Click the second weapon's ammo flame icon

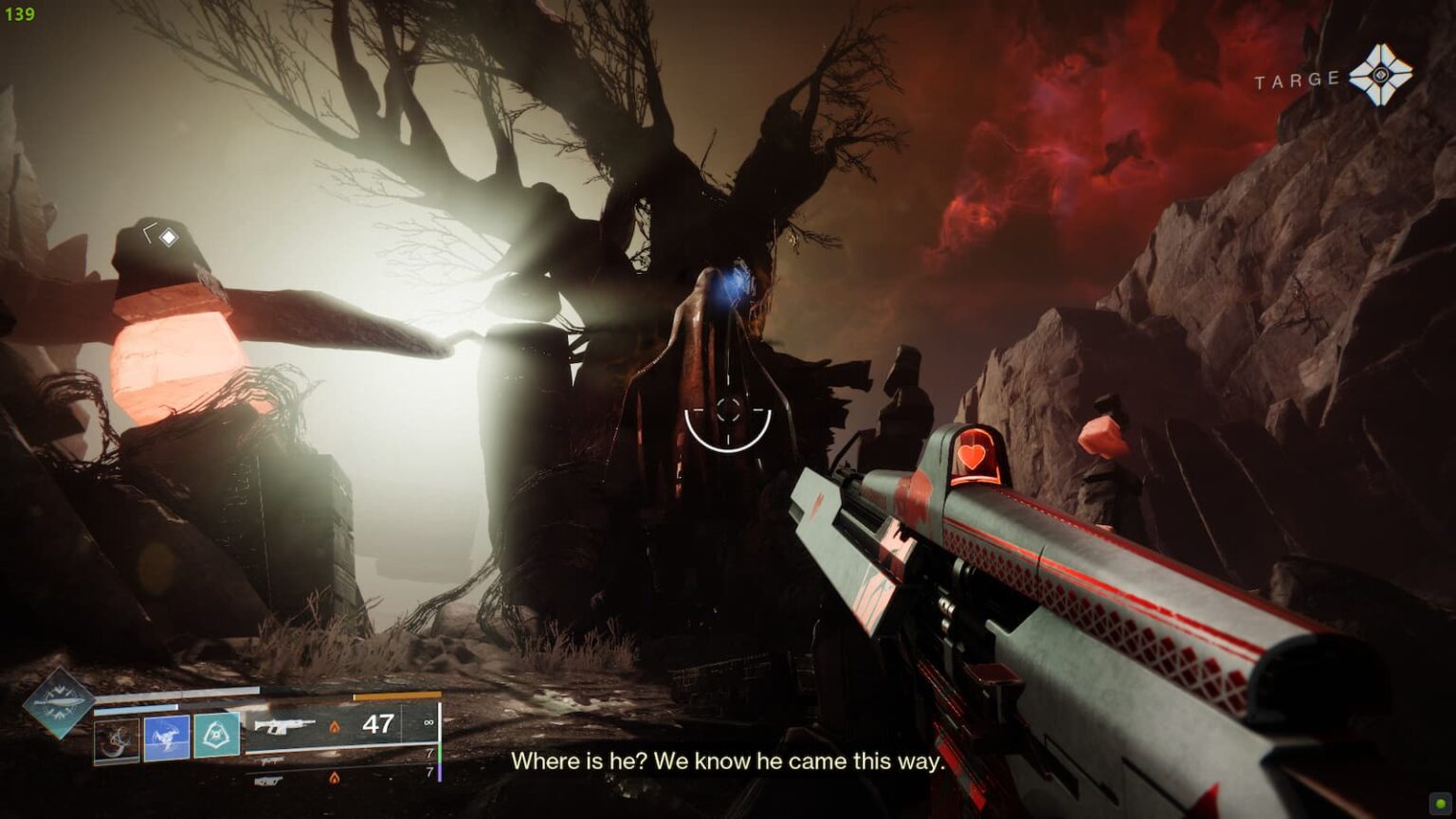coord(334,778)
